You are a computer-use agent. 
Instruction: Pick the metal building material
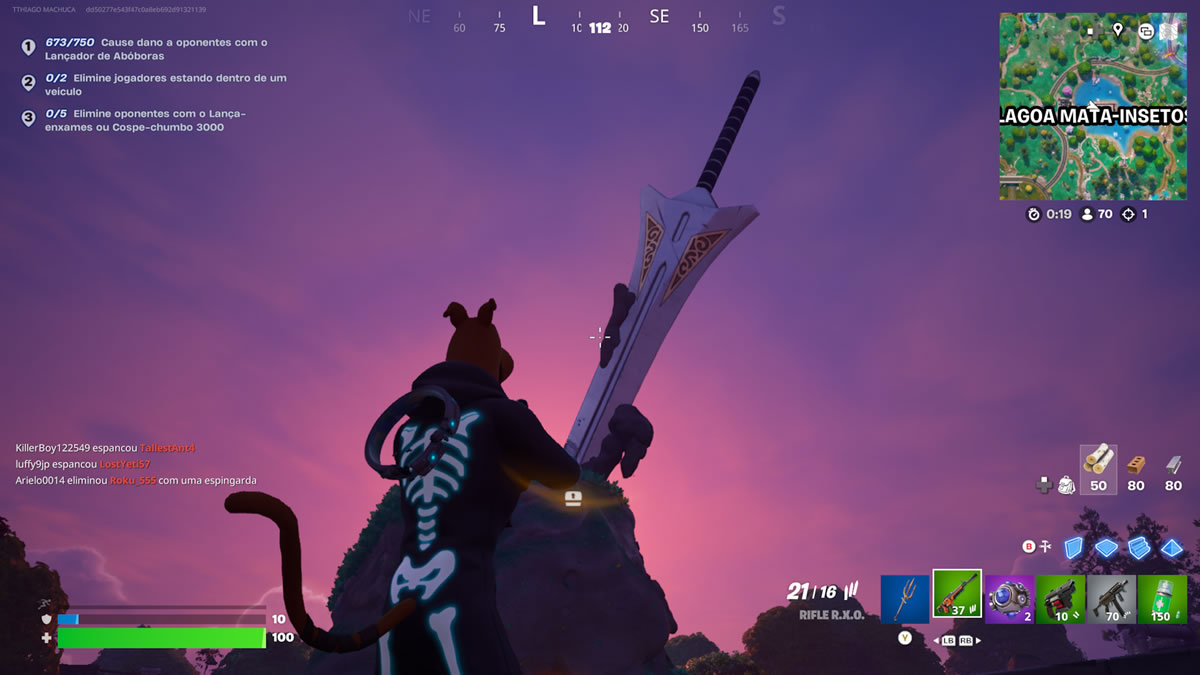pyautogui.click(x=1174, y=468)
